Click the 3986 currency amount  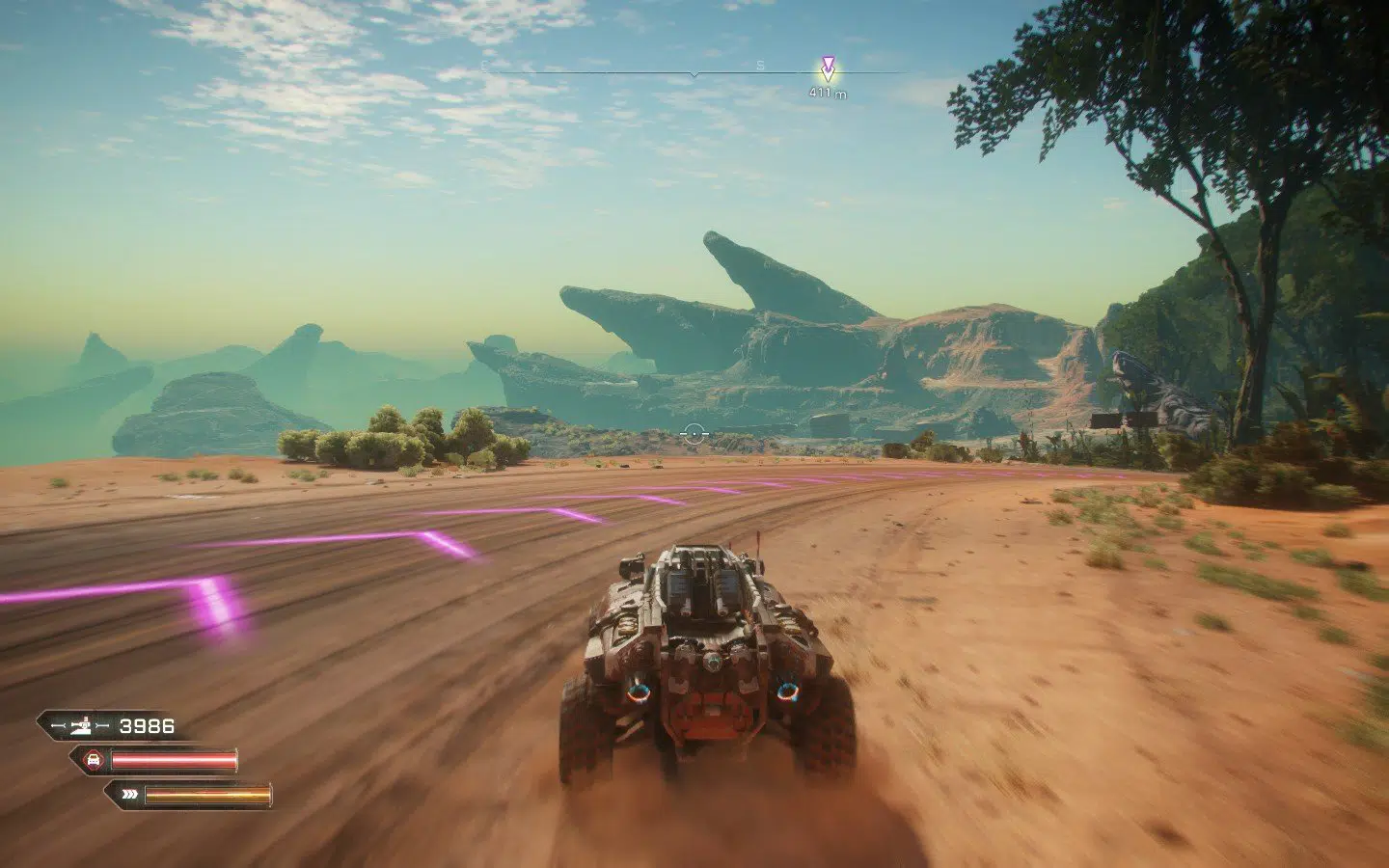click(147, 725)
